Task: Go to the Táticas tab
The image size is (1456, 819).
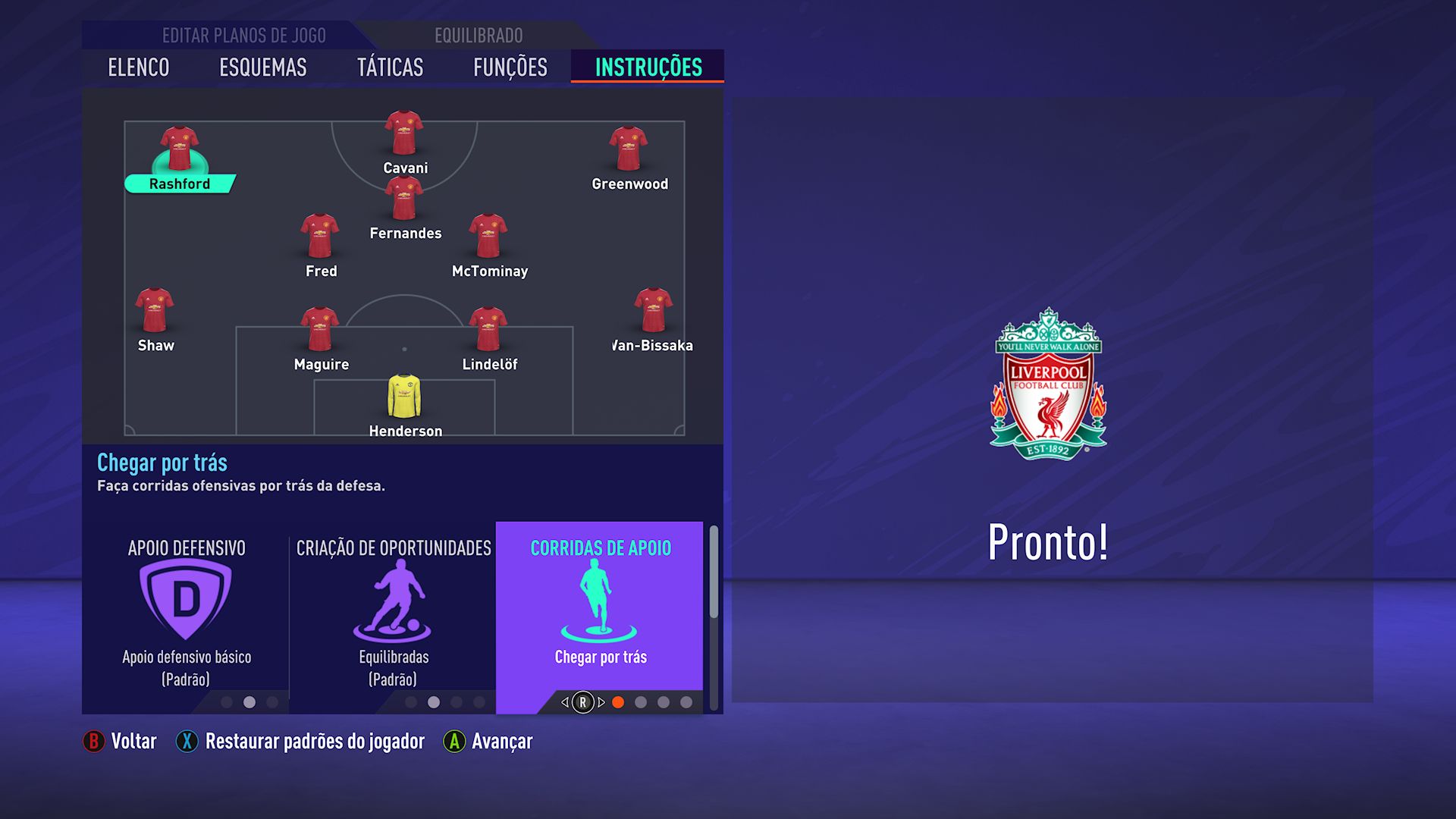Action: [390, 67]
